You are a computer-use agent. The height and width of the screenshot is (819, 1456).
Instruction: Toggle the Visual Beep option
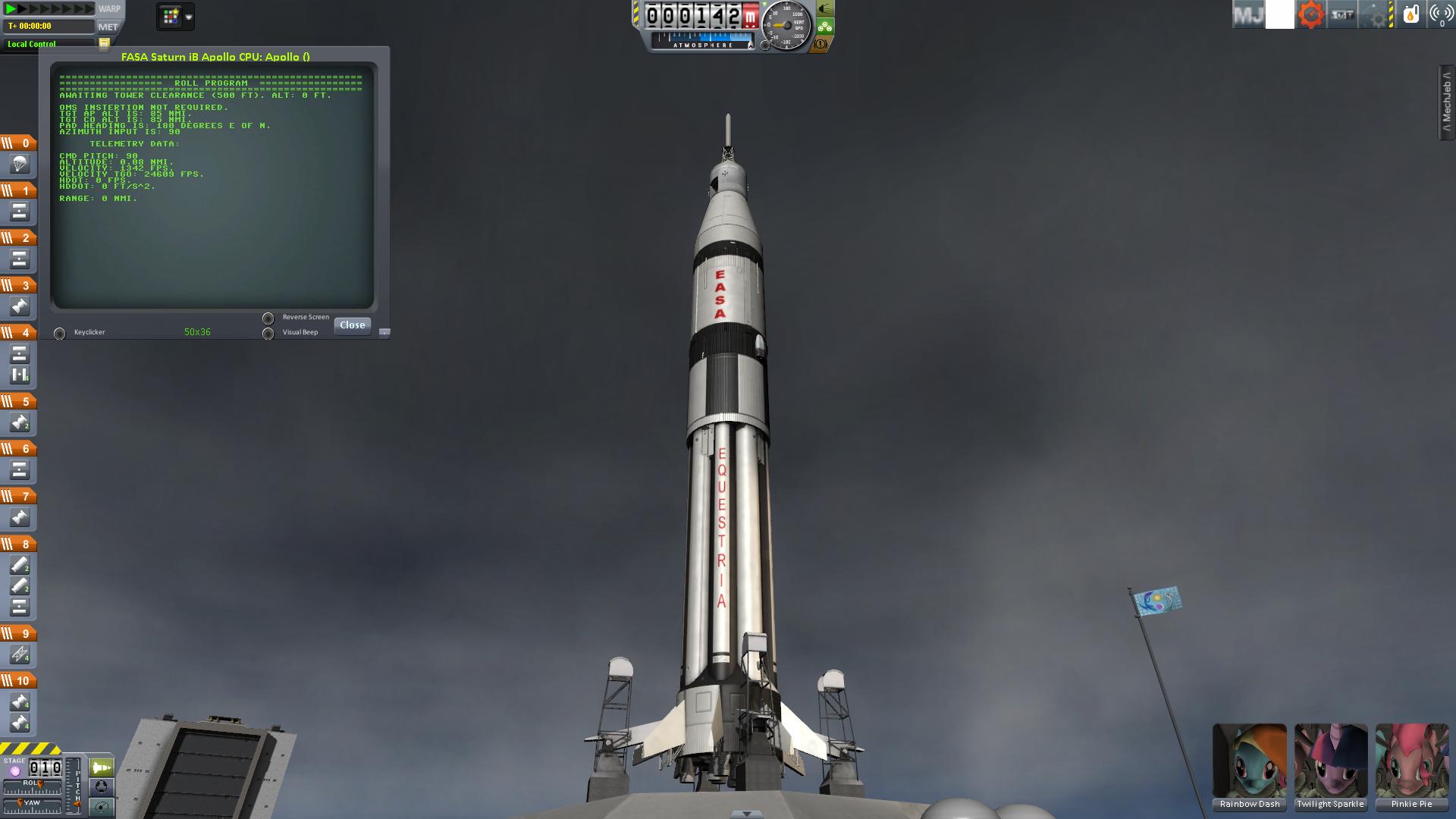point(268,334)
